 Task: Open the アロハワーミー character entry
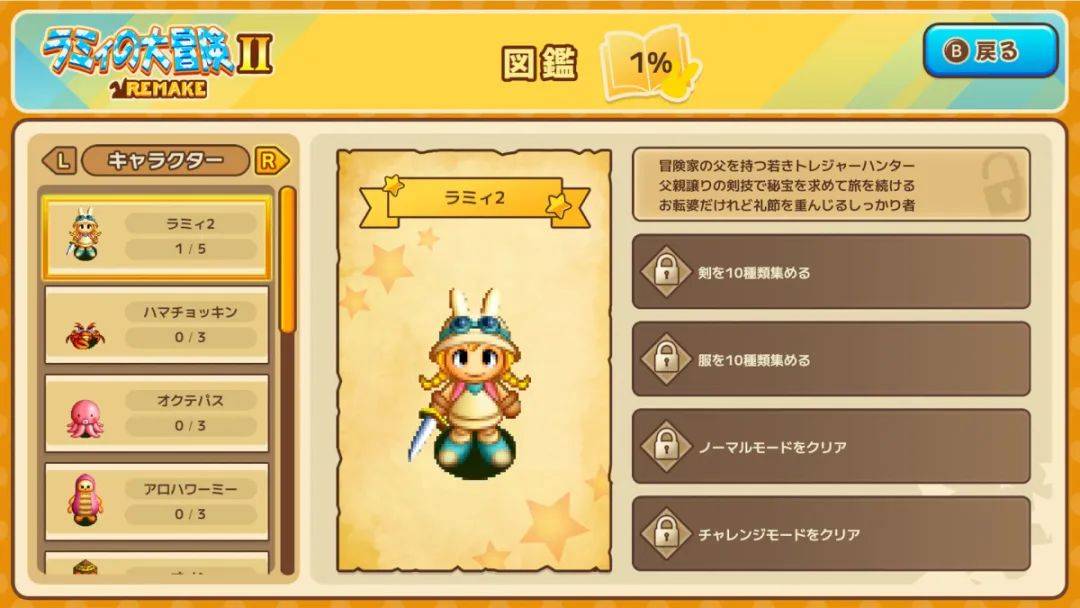click(156, 501)
